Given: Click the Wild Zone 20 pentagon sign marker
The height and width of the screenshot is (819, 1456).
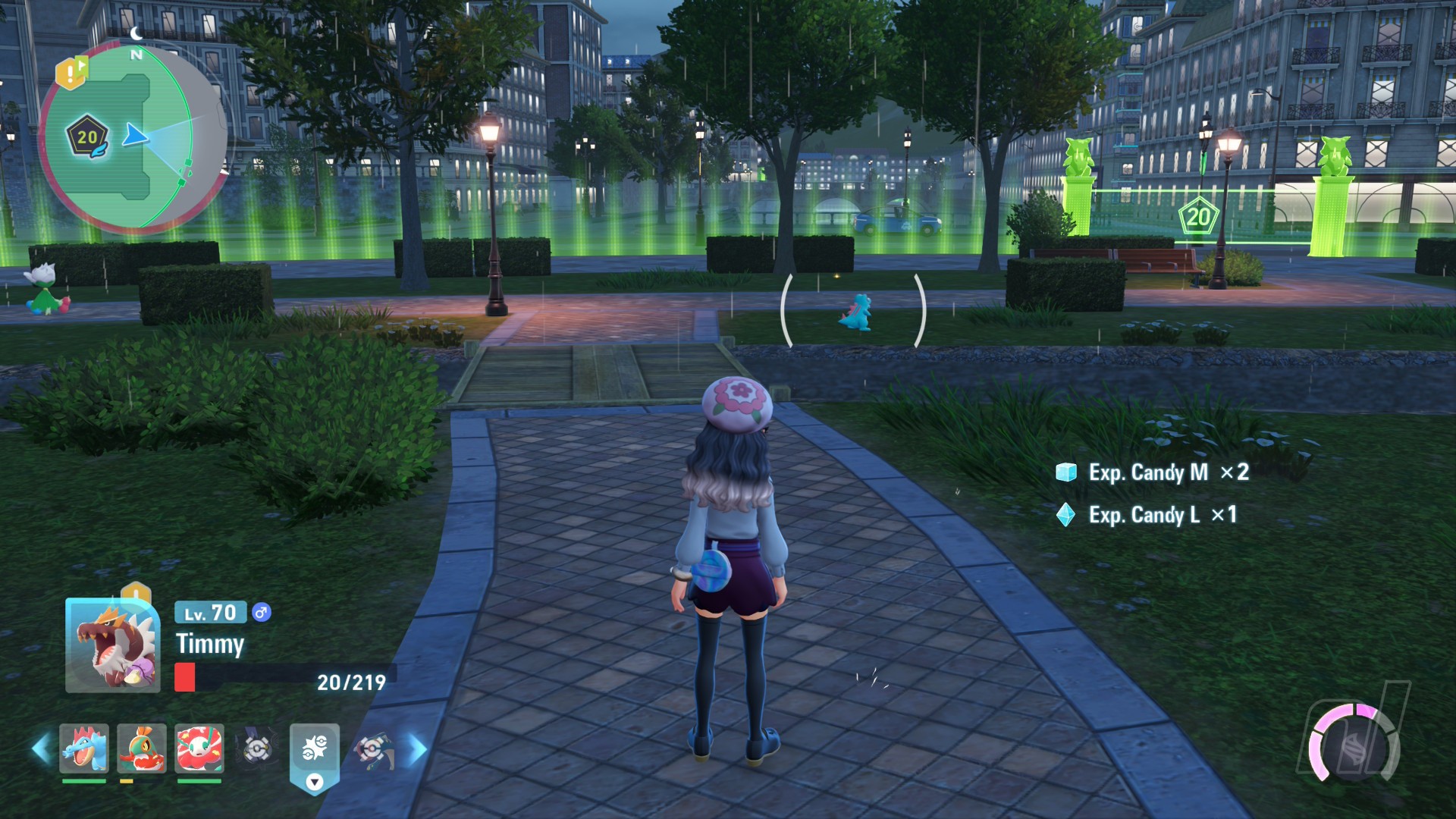Looking at the screenshot, I should tap(1198, 217).
